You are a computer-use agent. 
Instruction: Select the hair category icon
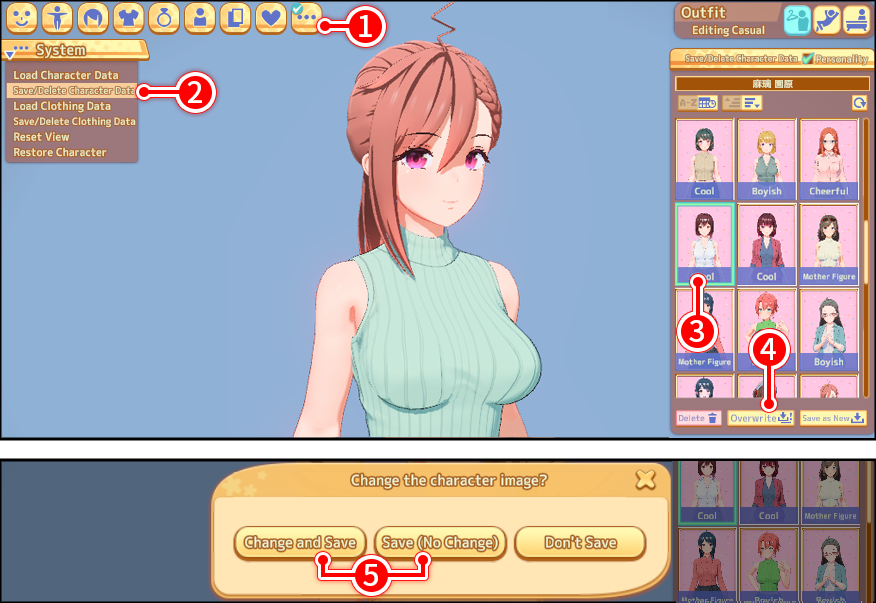(93, 18)
